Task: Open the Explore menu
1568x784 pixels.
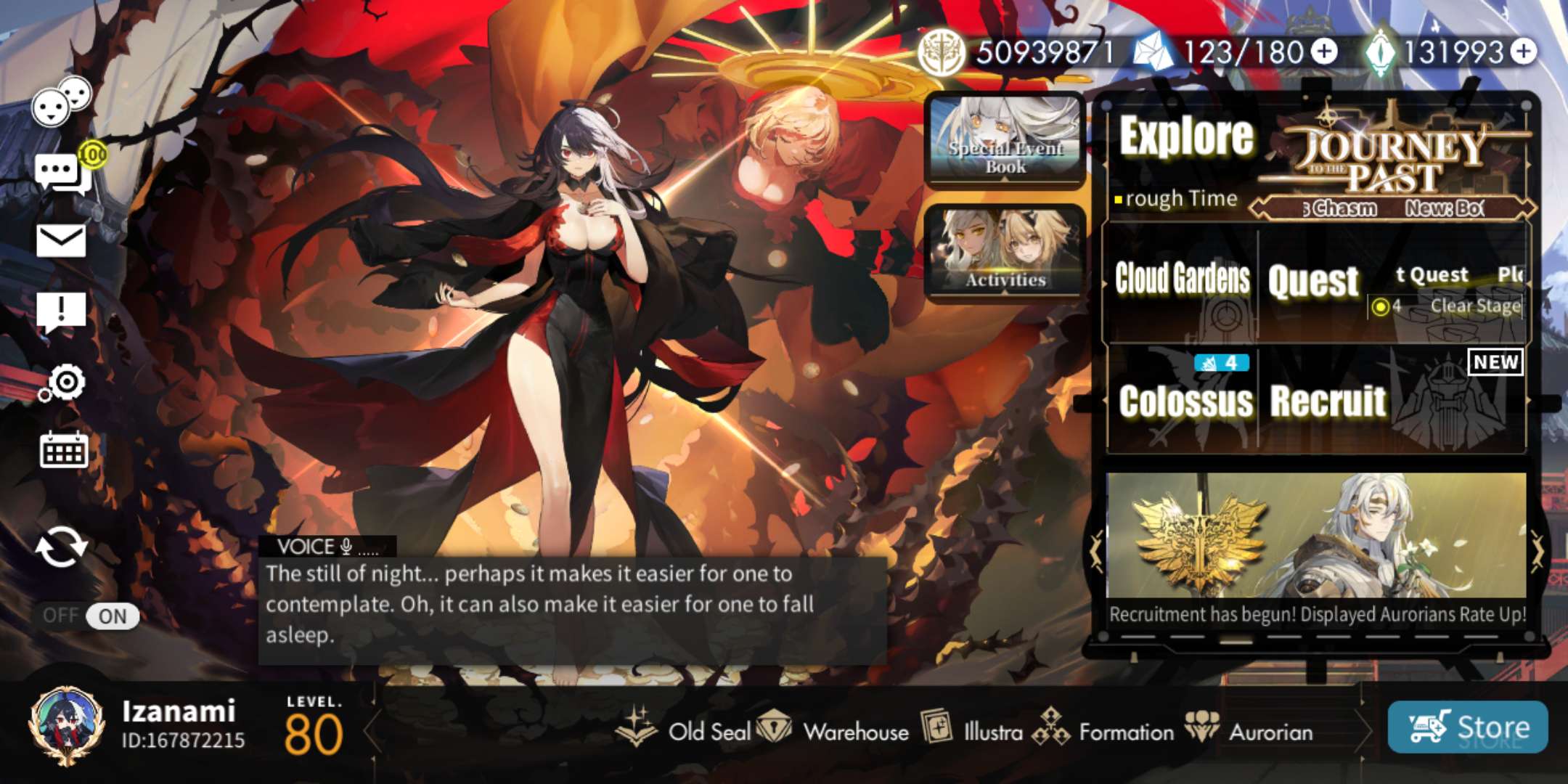Action: pos(1186,138)
